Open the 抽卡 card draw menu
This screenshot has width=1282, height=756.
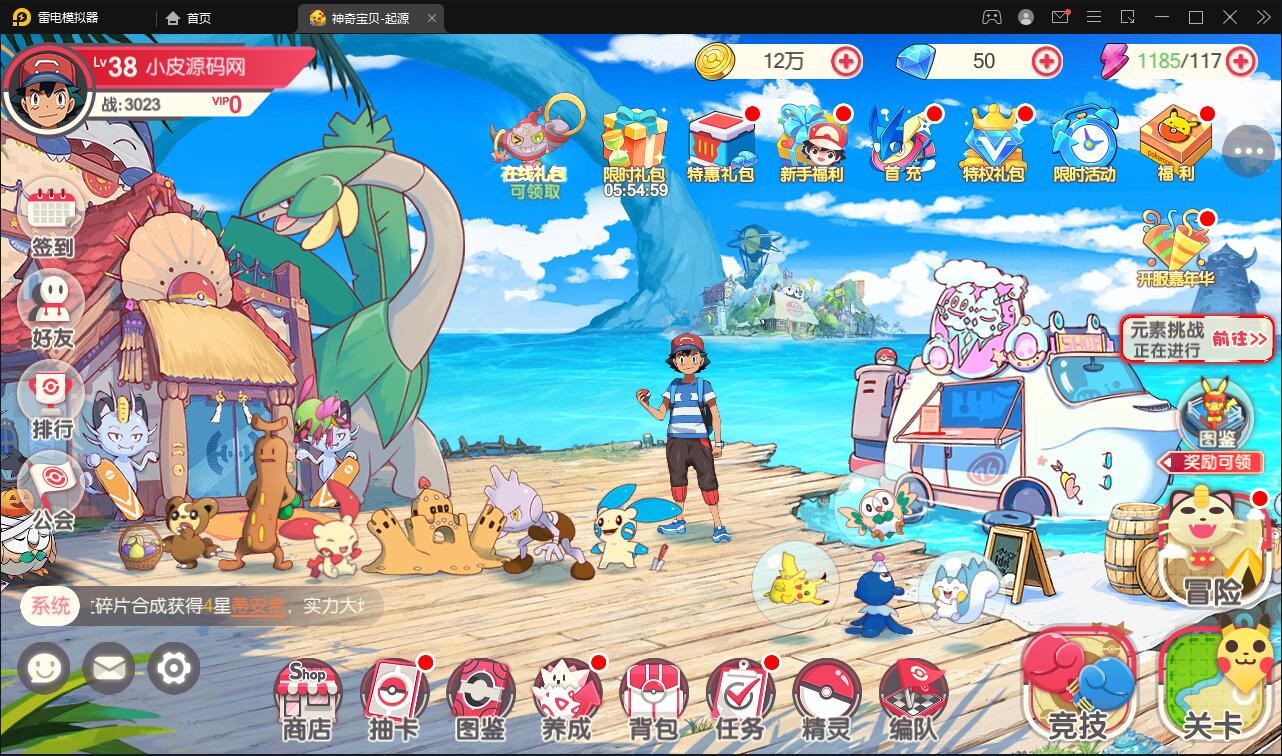click(x=394, y=700)
